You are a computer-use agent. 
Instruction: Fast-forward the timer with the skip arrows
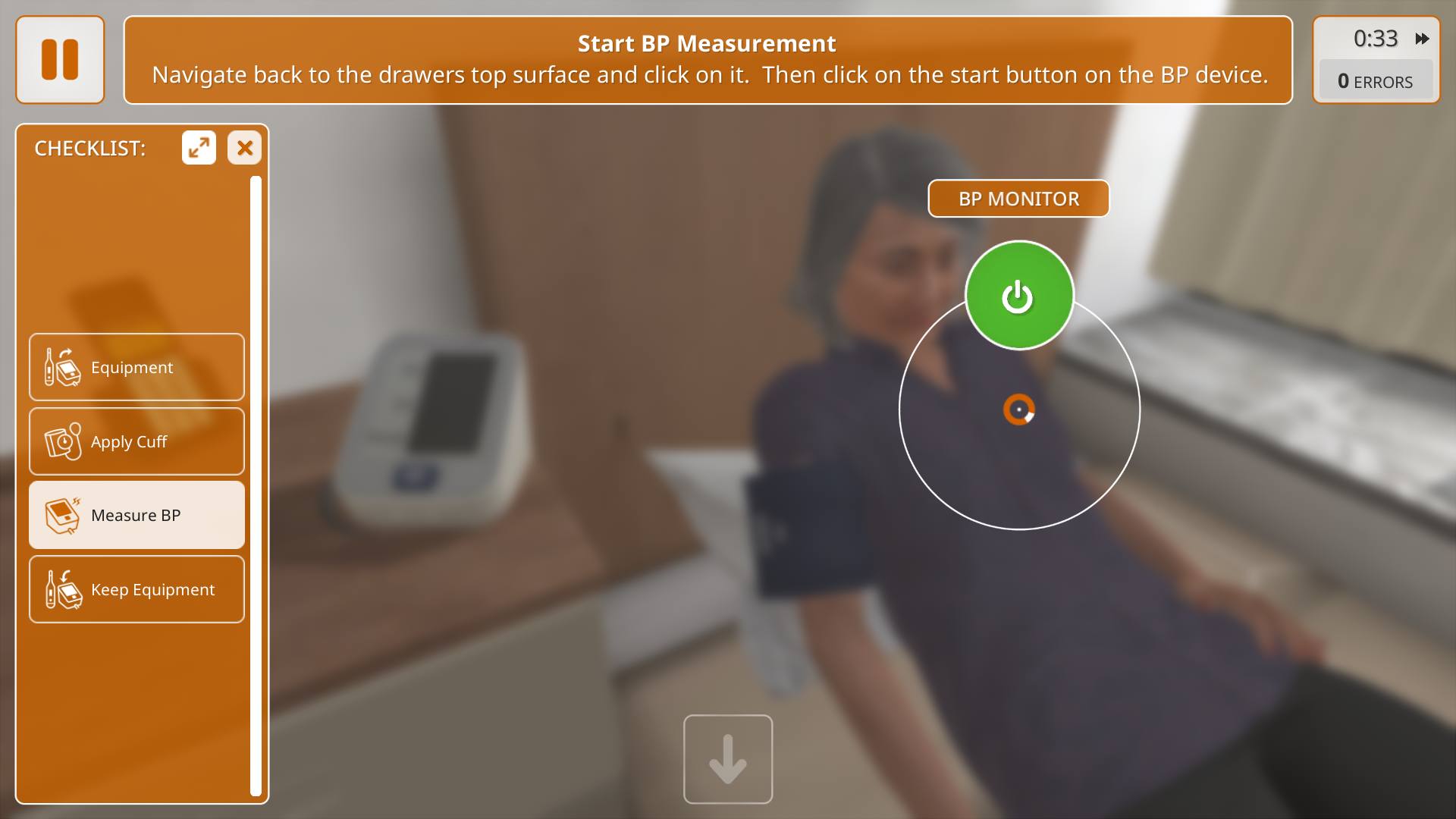click(1422, 39)
